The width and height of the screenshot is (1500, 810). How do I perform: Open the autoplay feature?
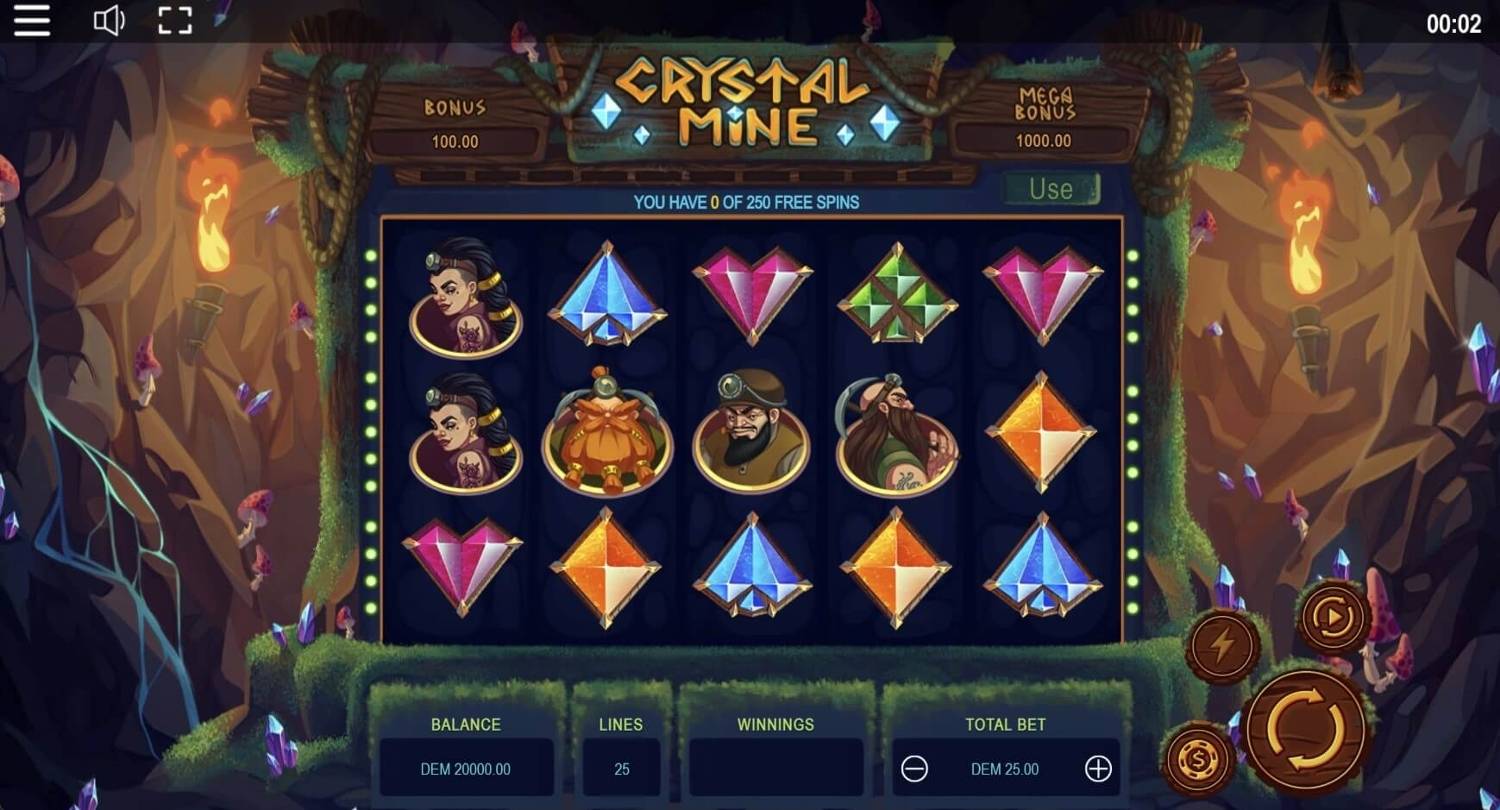tap(1335, 617)
